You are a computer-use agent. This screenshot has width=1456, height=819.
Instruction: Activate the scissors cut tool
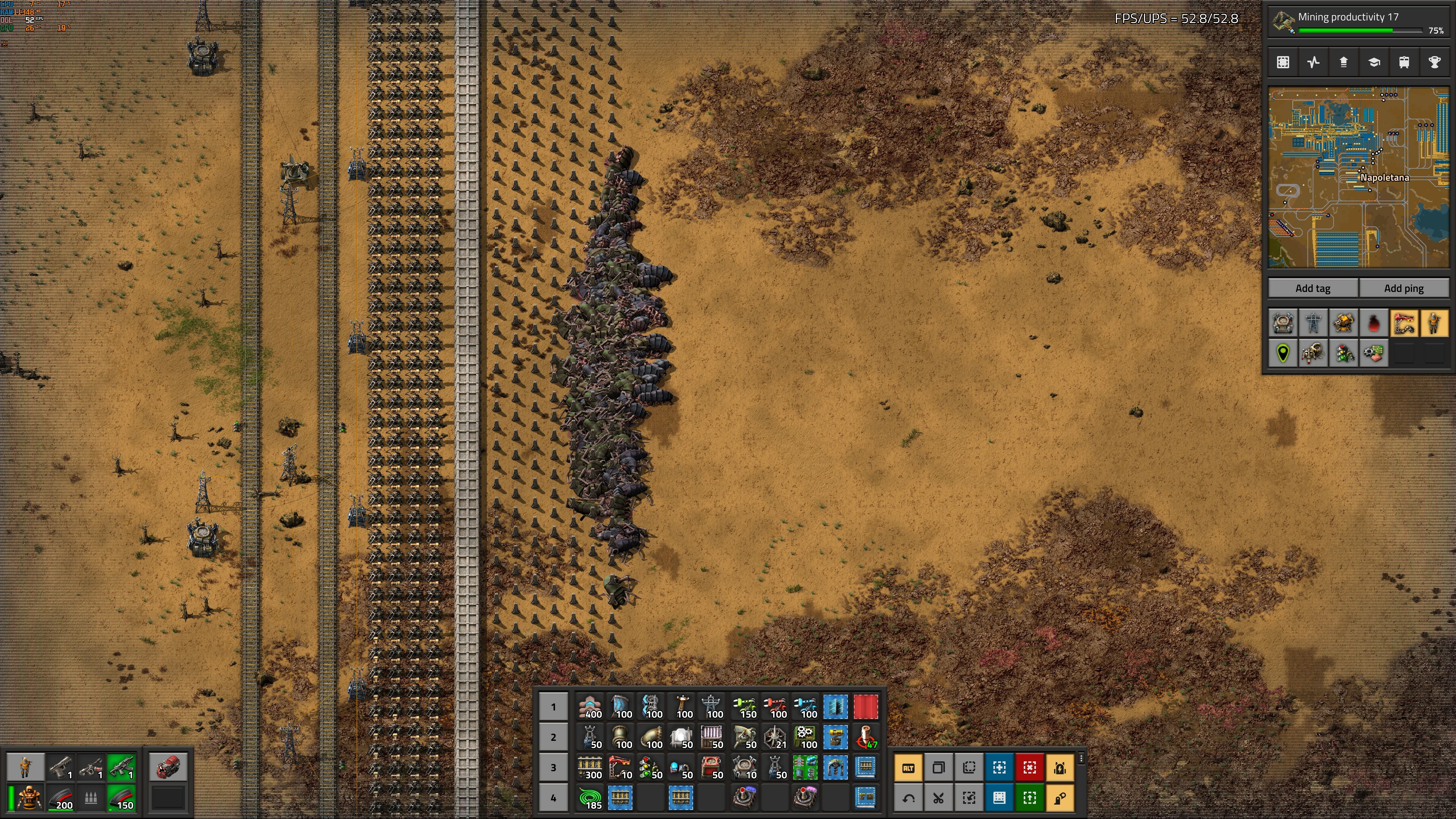tap(938, 797)
